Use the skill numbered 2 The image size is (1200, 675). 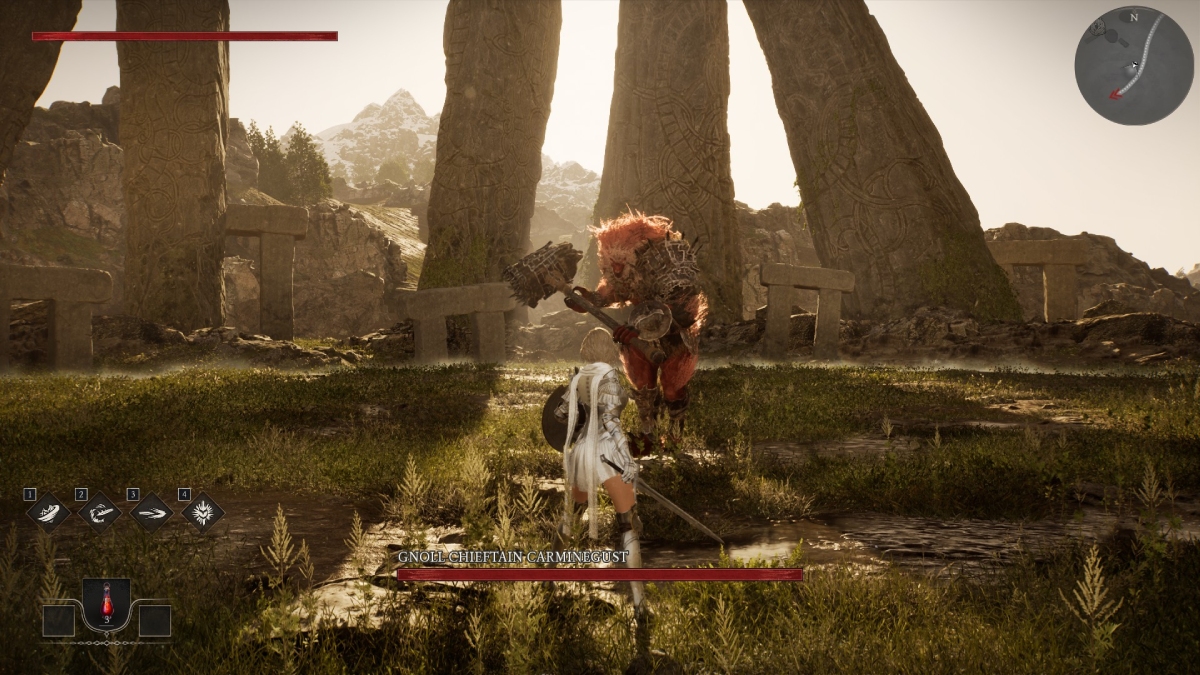click(100, 512)
